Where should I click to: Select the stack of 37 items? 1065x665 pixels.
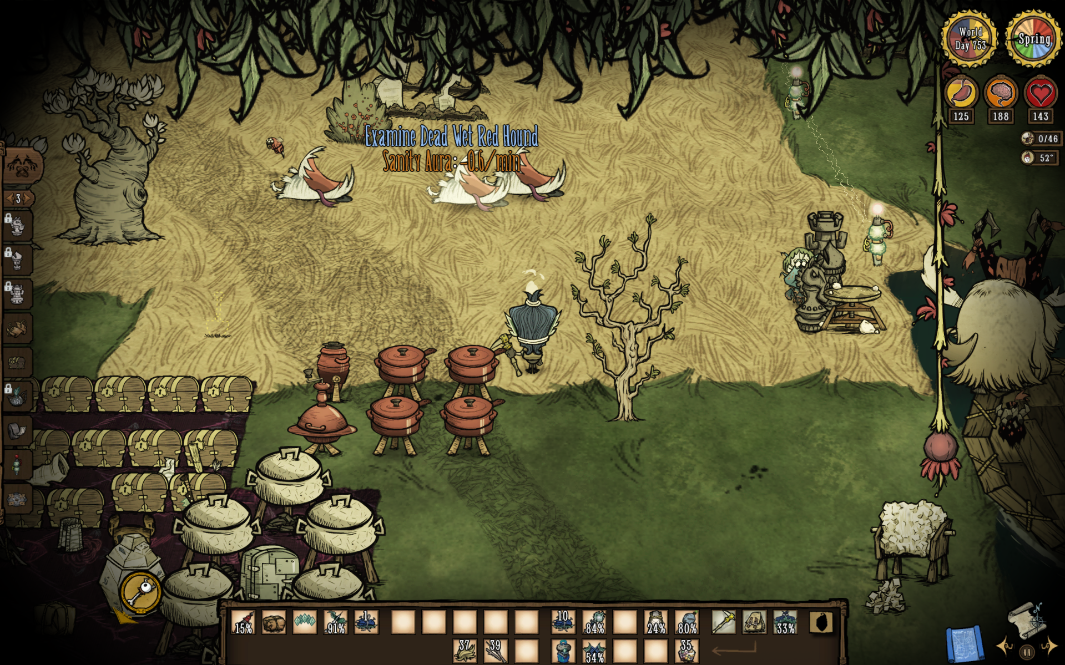[x=465, y=651]
